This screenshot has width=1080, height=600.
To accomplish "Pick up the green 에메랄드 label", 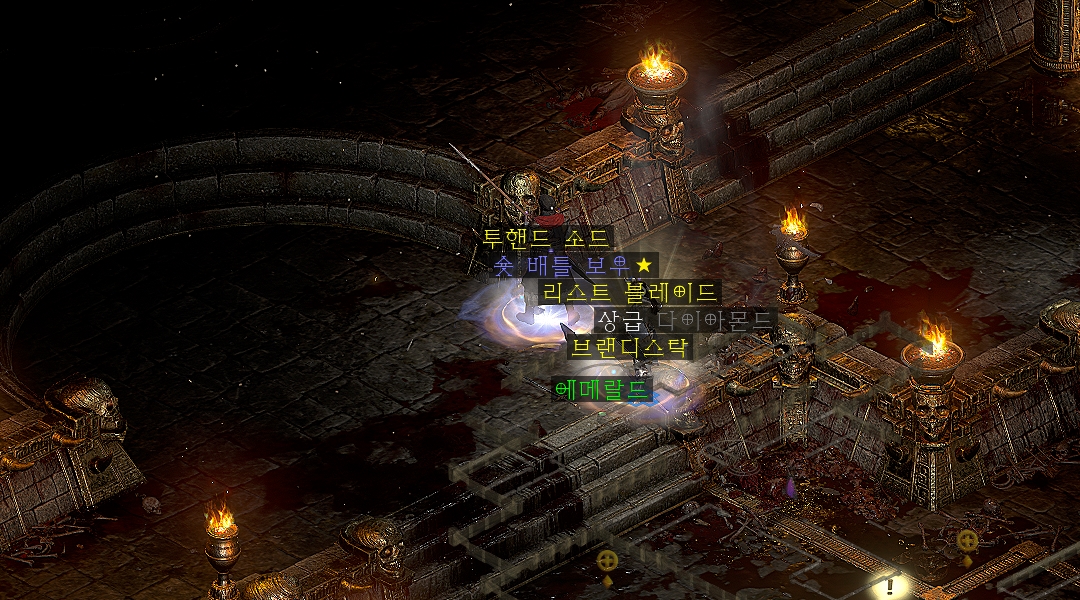I will point(602,389).
